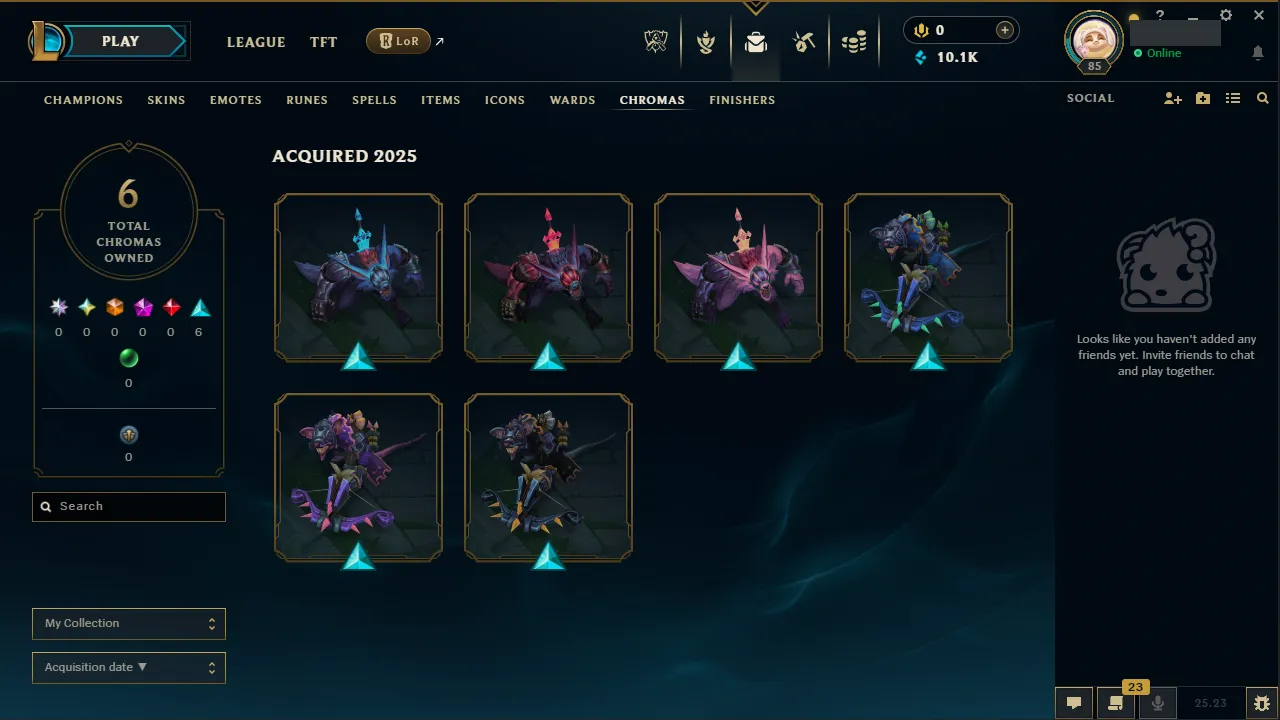Open the add friend icon in Social panel
Image resolution: width=1280 pixels, height=720 pixels.
[1172, 98]
